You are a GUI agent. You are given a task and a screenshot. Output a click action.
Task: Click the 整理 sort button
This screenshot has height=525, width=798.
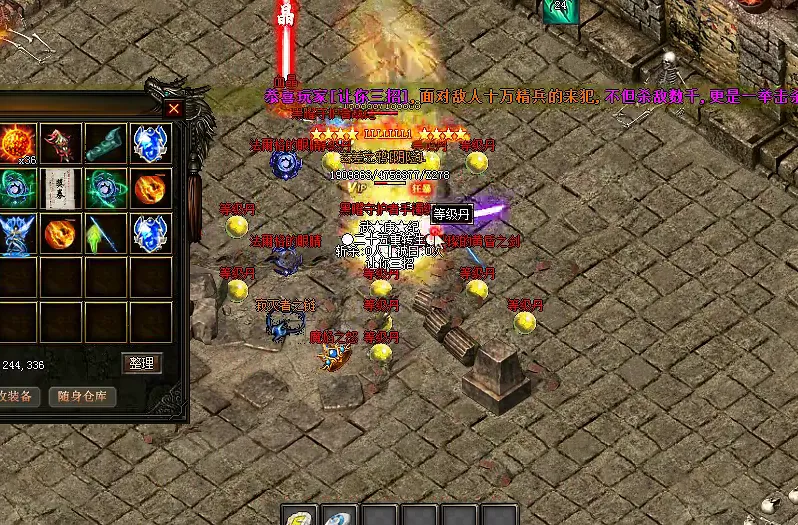coord(141,363)
